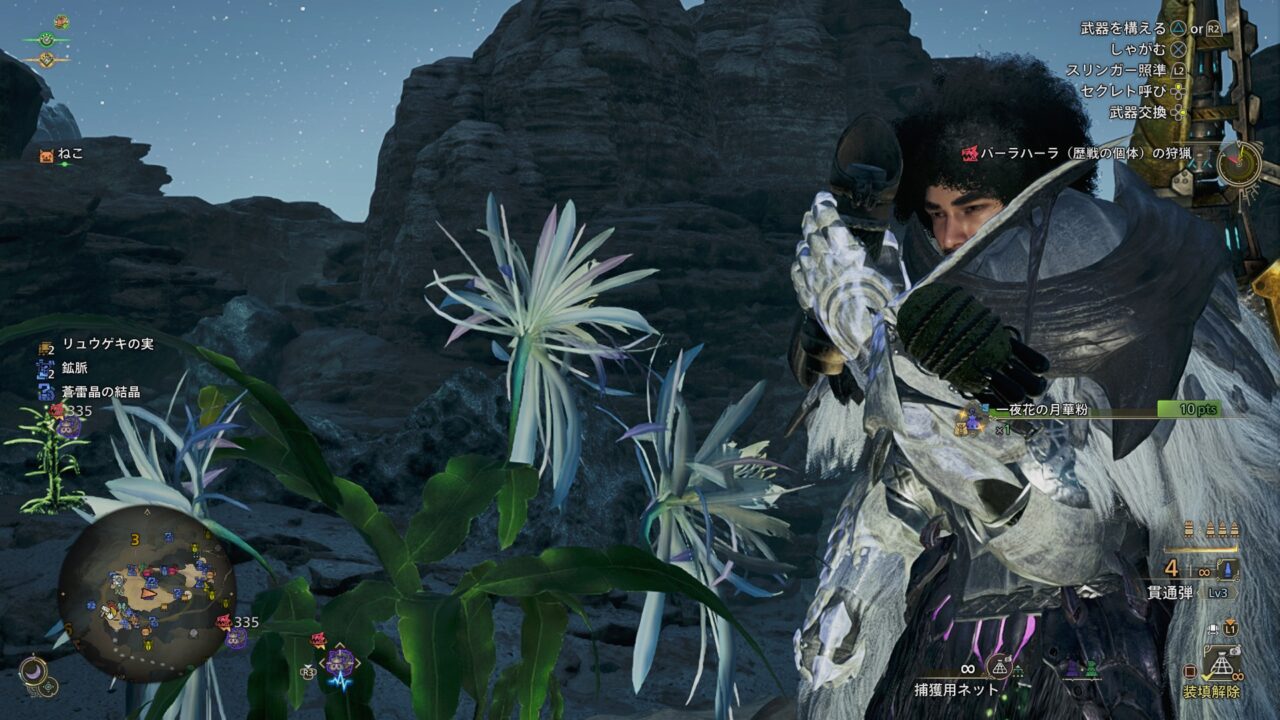Click the 装填解除 slinger net icon
The width and height of the screenshot is (1280, 720).
coord(1221,664)
